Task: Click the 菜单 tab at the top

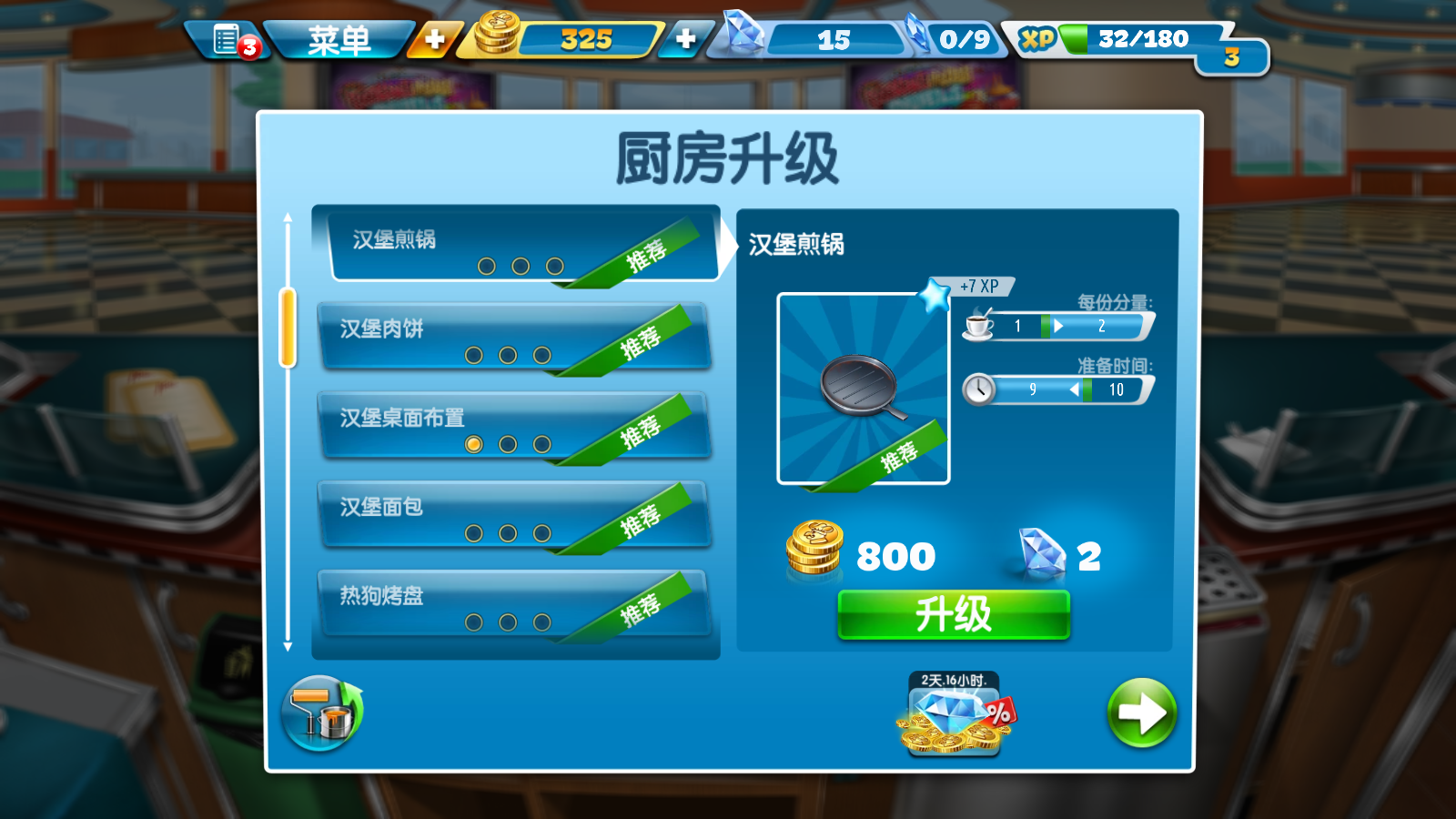Action: click(x=339, y=40)
